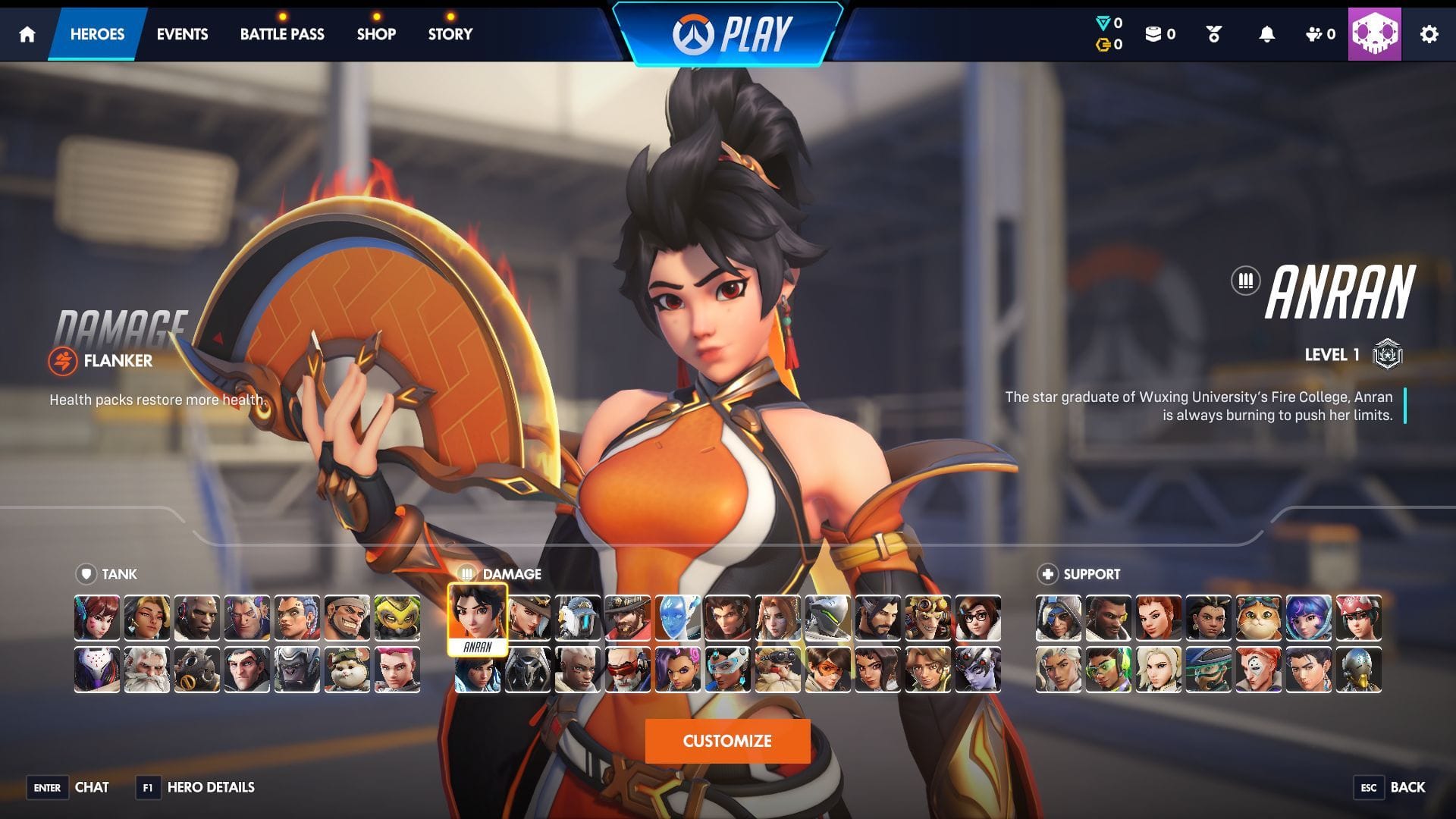Choose the orange cat support hero
Screen dimensions: 1456x819
1258,618
